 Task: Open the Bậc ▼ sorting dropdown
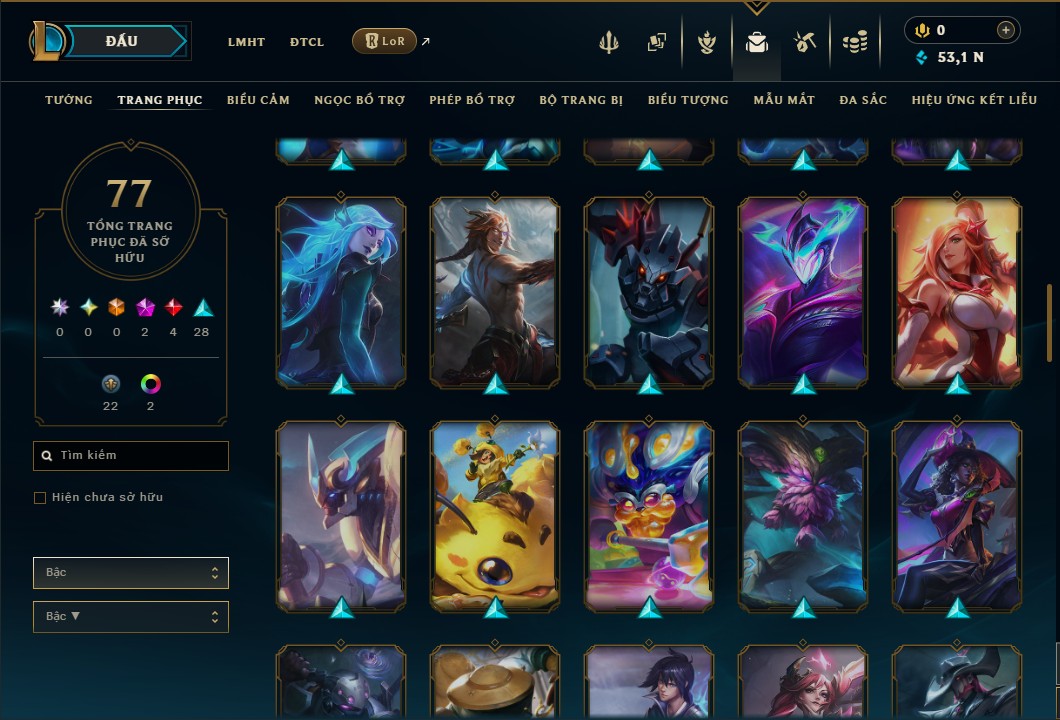click(131, 617)
